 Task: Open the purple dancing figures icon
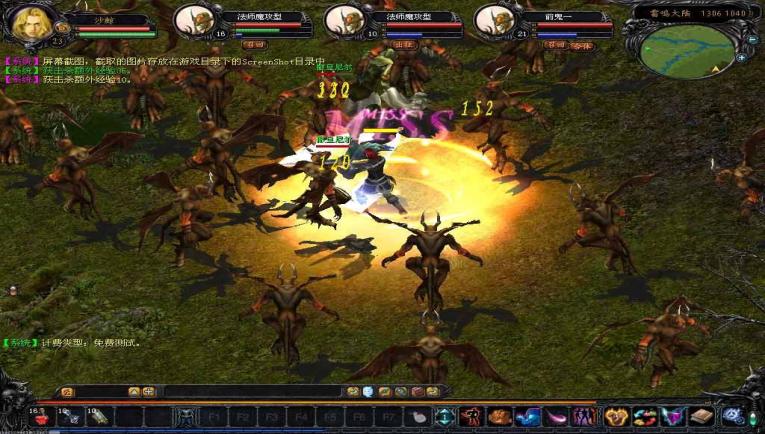click(585, 416)
